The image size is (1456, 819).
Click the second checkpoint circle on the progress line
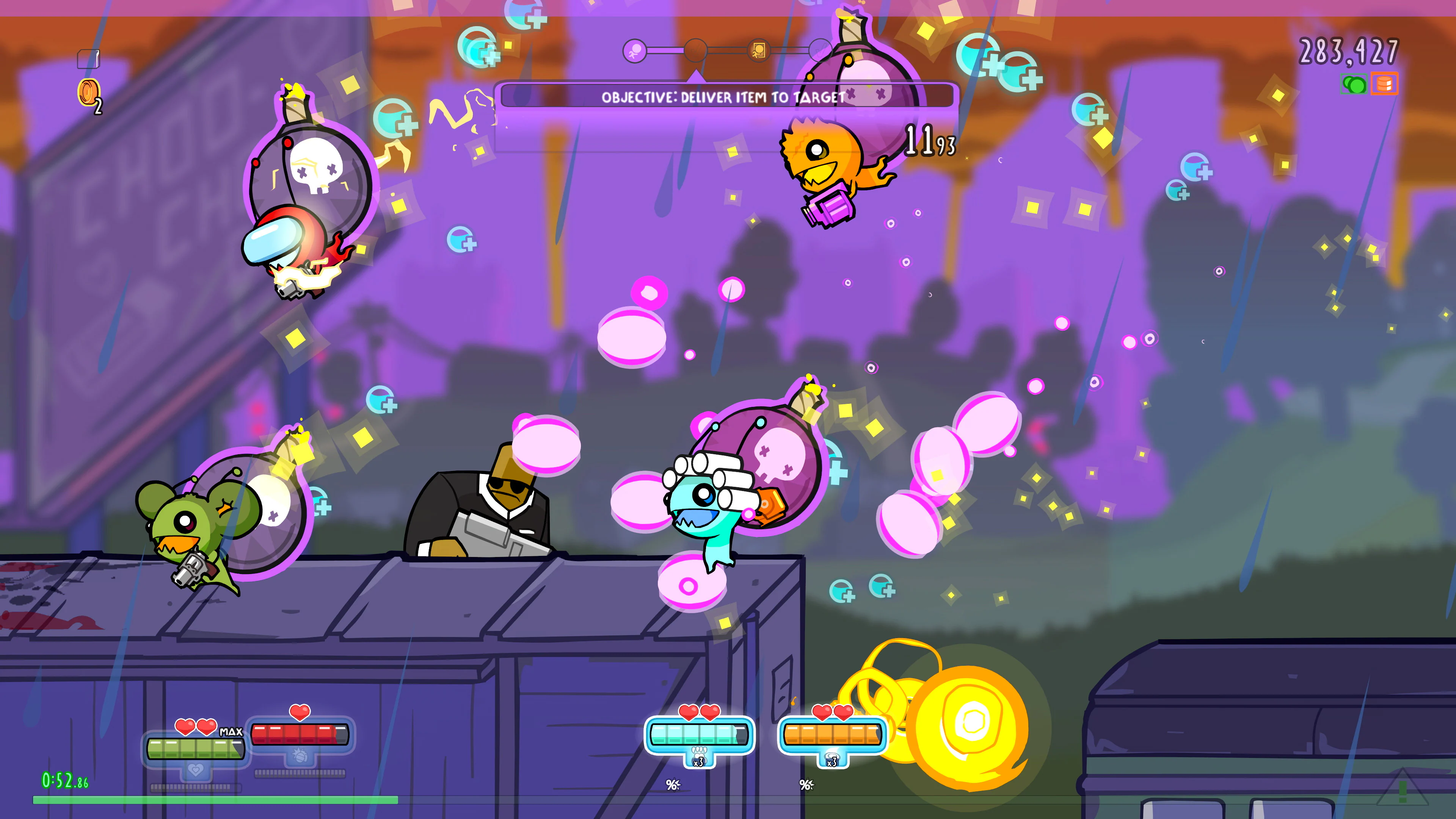(697, 51)
